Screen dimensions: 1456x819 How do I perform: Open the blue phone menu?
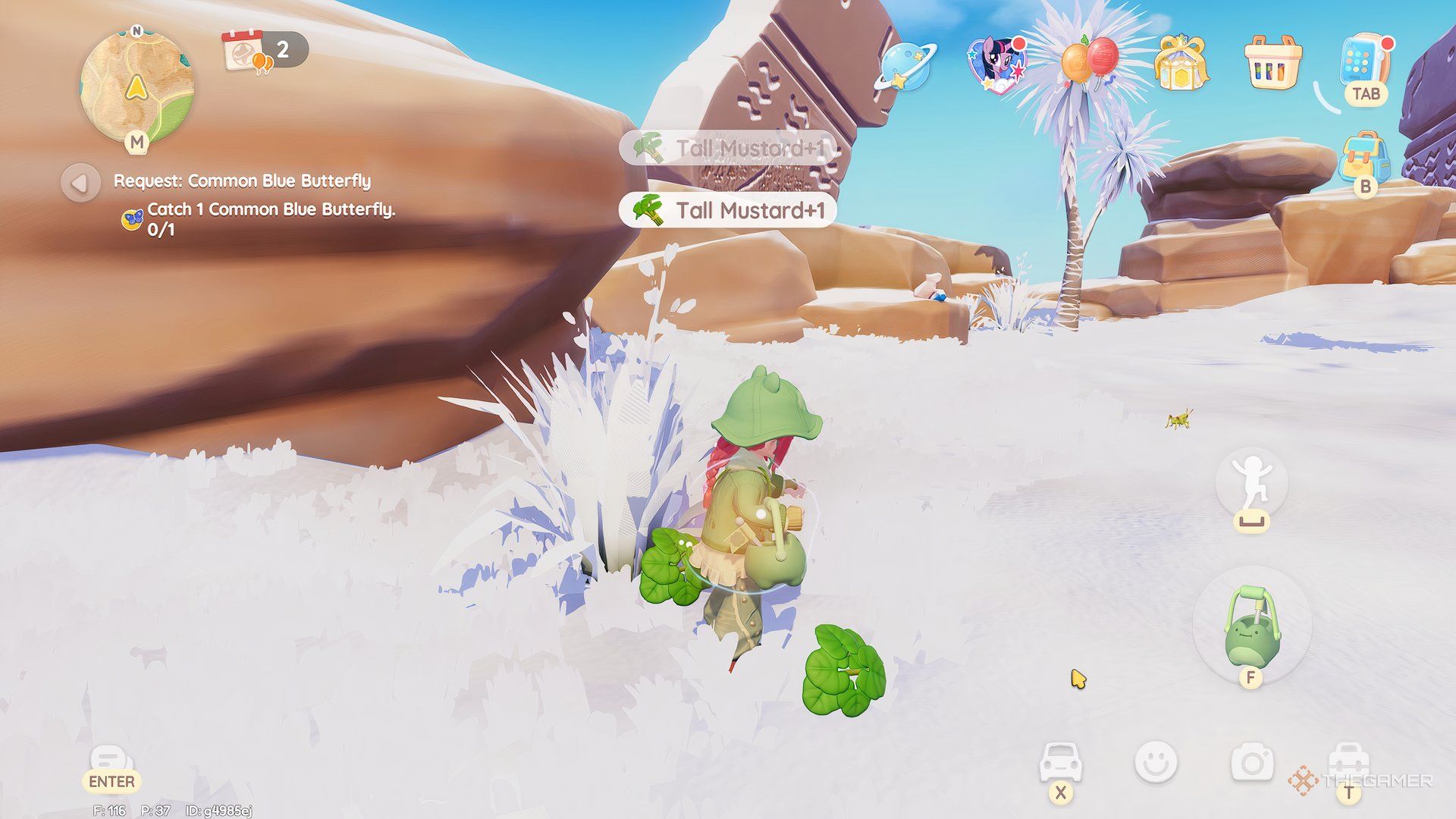1365,61
